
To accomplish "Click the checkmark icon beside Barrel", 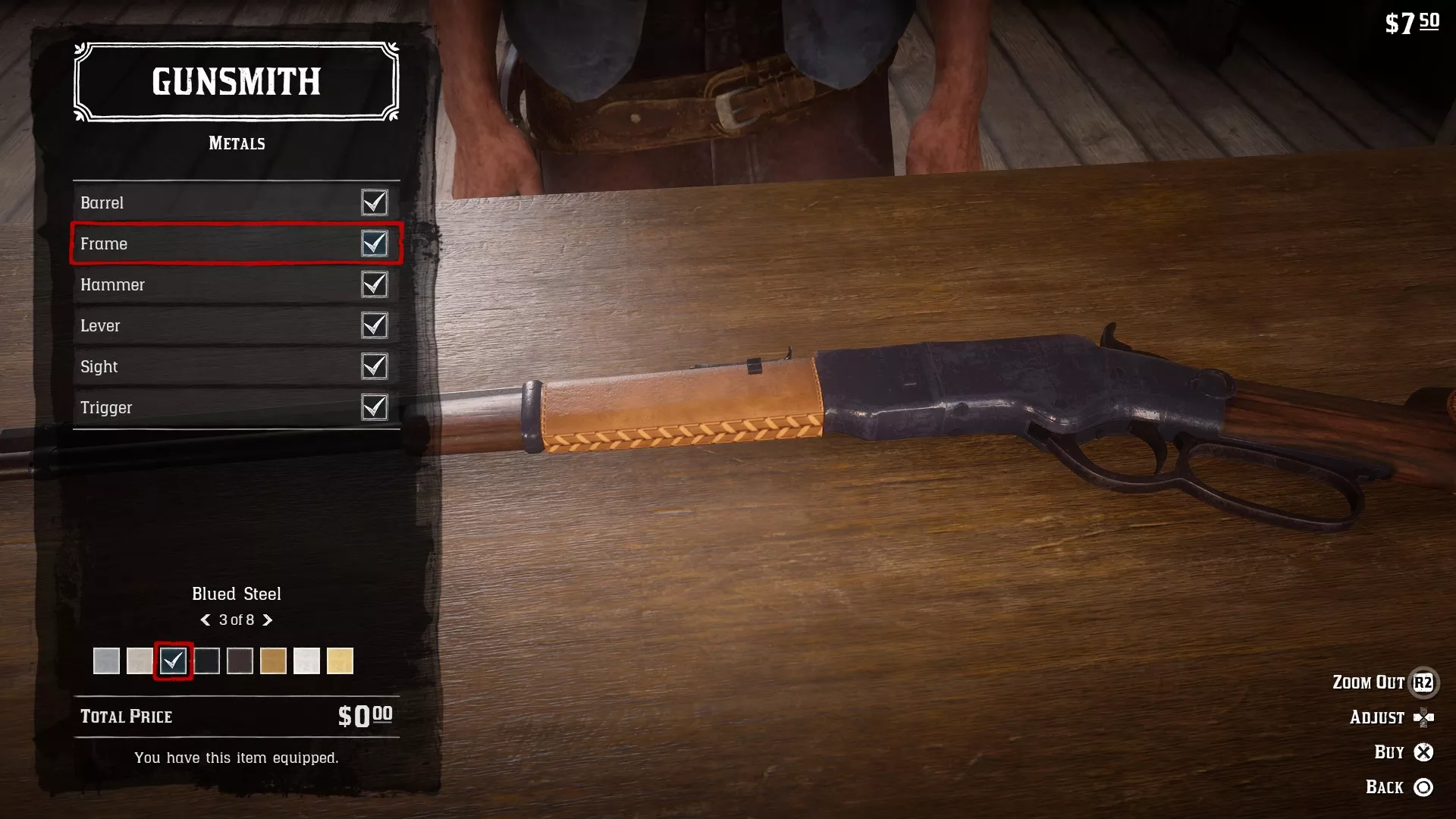I will pos(375,202).
